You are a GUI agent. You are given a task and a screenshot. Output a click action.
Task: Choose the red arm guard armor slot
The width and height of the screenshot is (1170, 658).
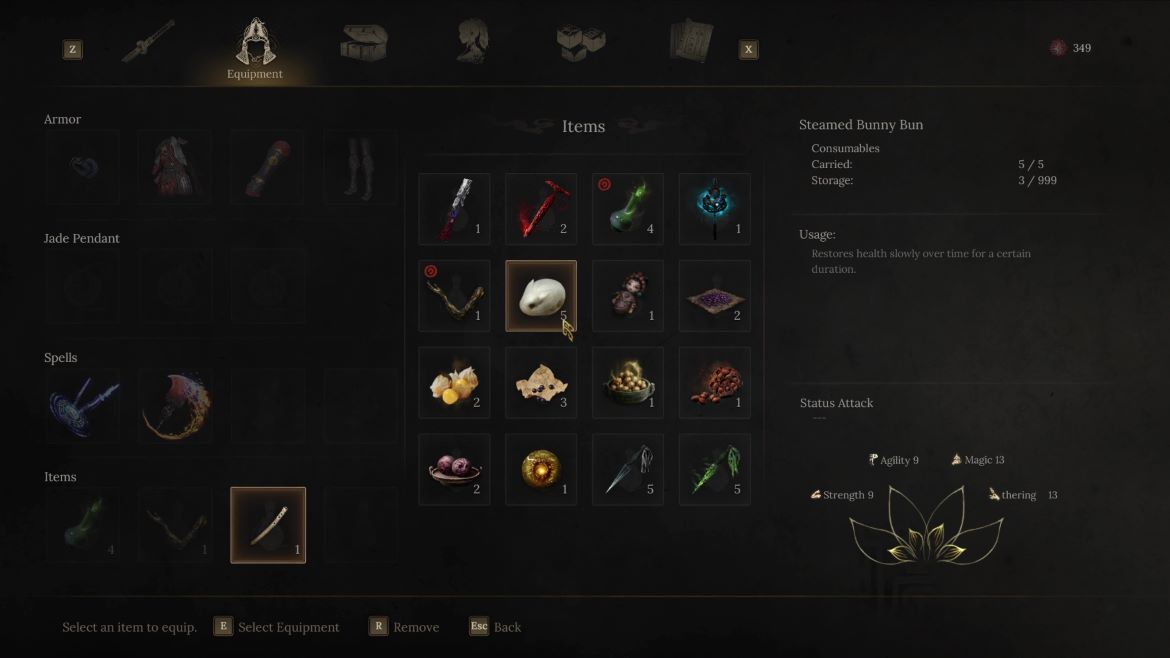[x=268, y=167]
